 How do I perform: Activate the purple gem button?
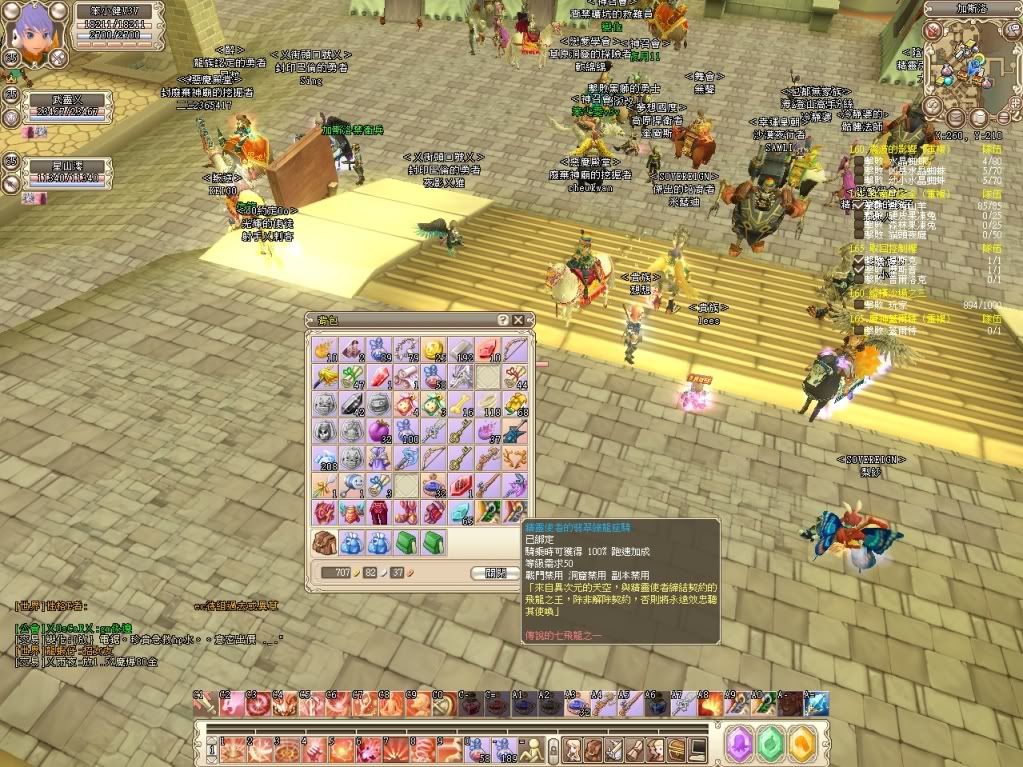click(x=739, y=745)
